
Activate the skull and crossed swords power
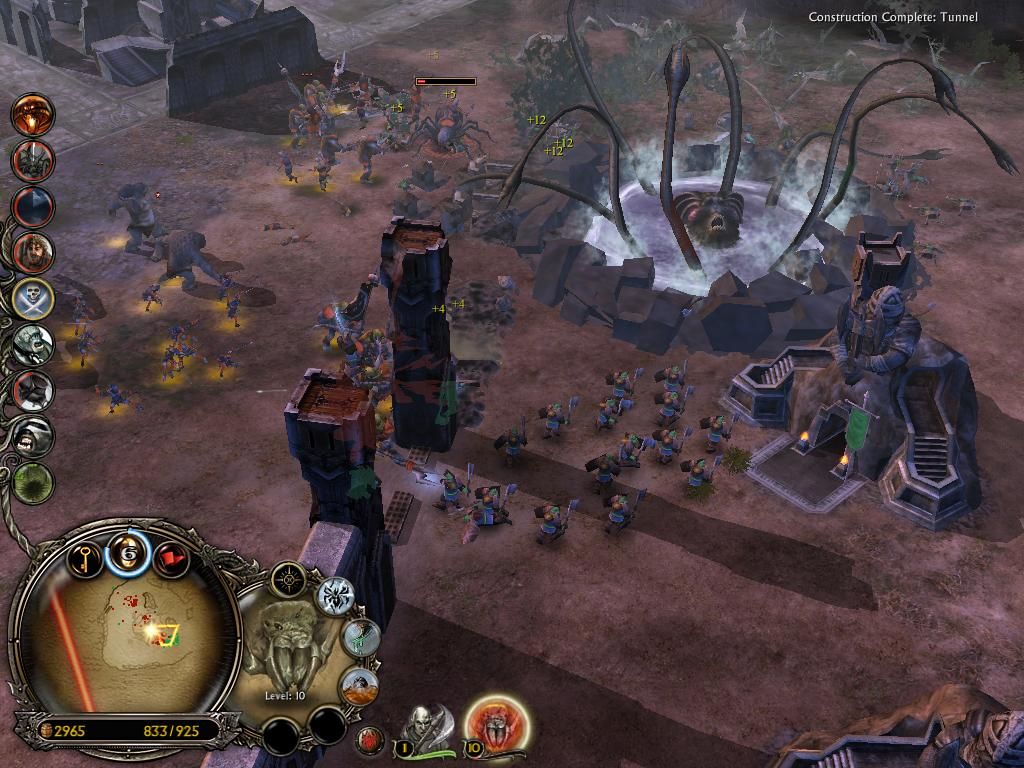(33, 298)
